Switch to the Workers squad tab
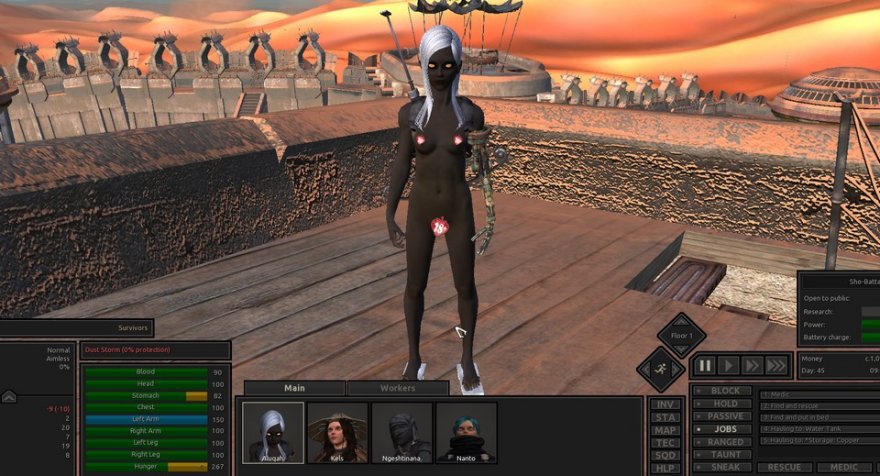Viewport: 880px width, 476px height. (397, 388)
